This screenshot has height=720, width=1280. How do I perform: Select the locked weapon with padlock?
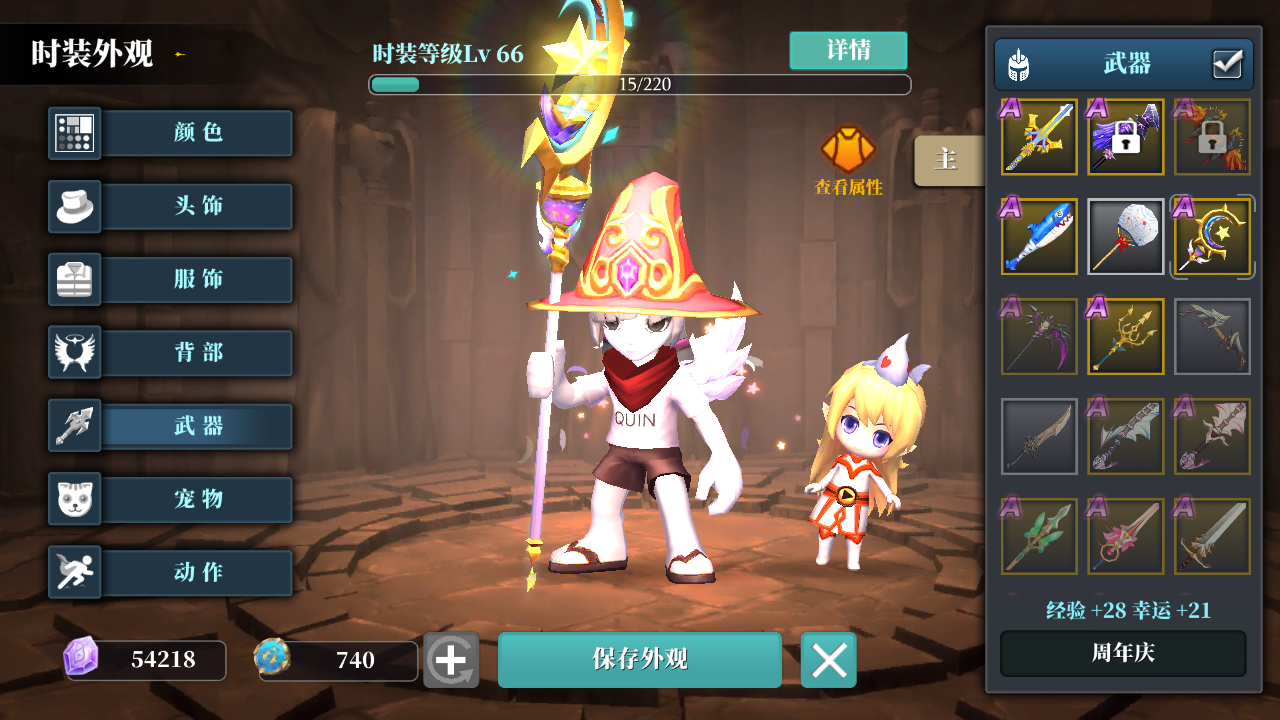click(1125, 137)
